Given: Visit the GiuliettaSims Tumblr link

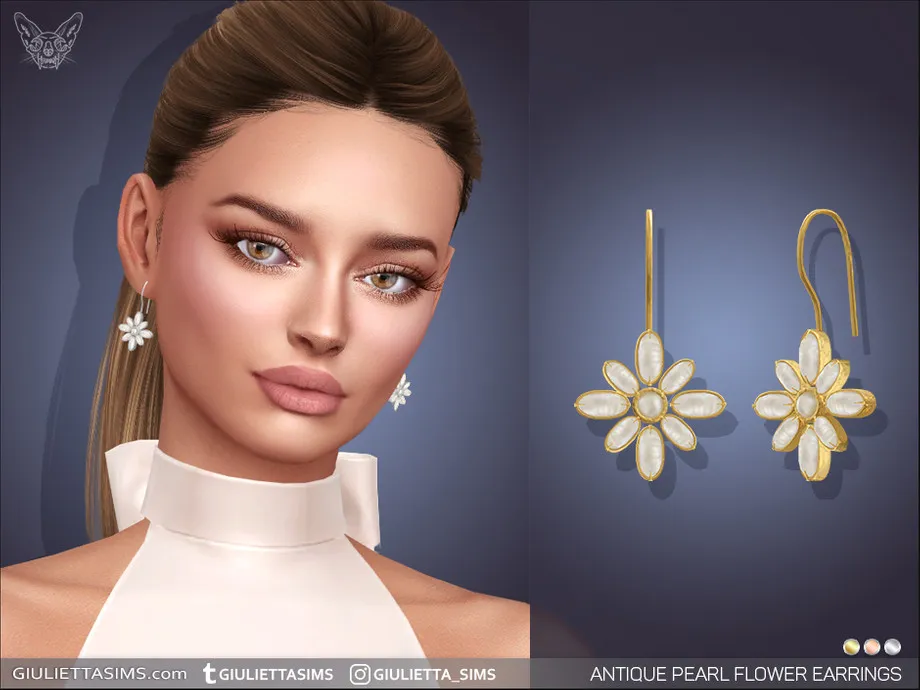Looking at the screenshot, I should (267, 673).
